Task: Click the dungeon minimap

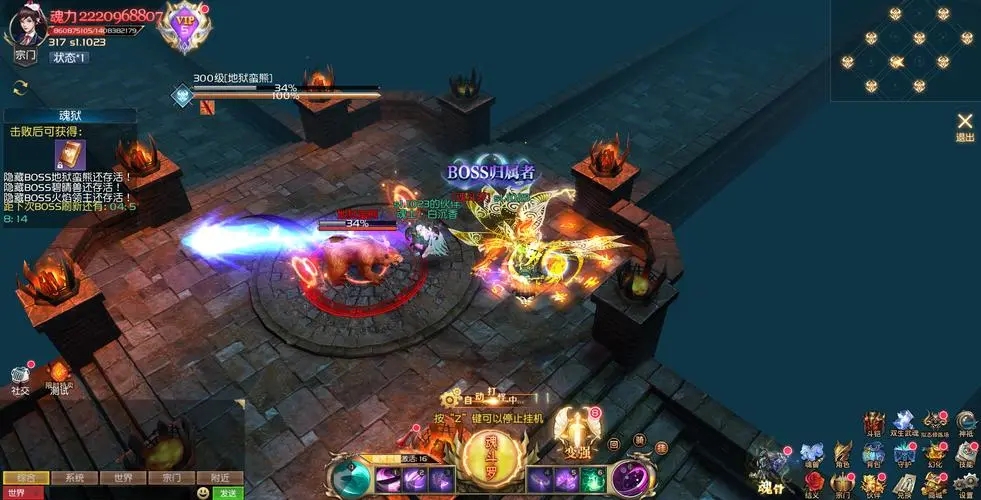Action: pos(905,50)
